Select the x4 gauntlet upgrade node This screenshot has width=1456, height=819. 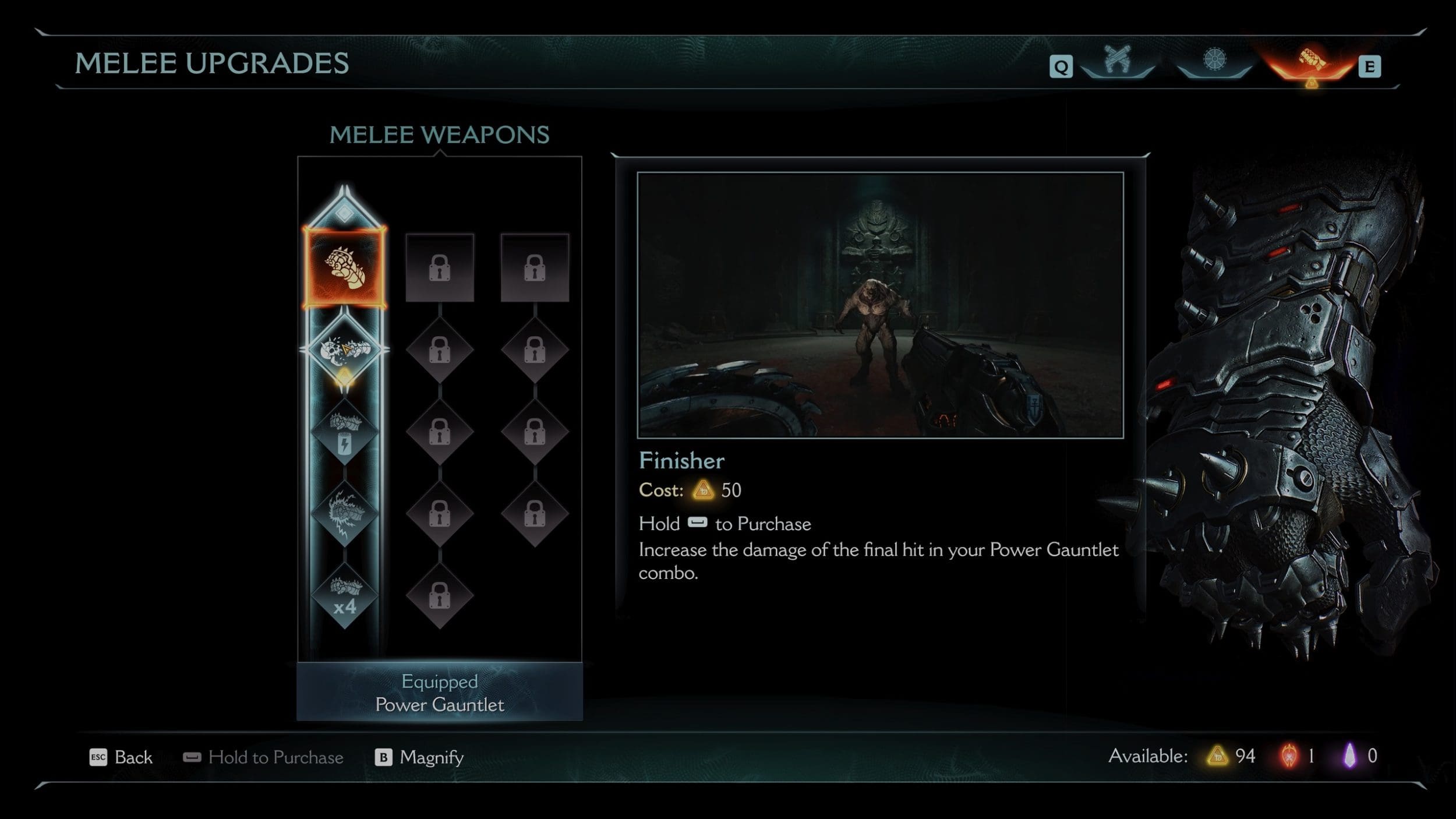point(344,596)
